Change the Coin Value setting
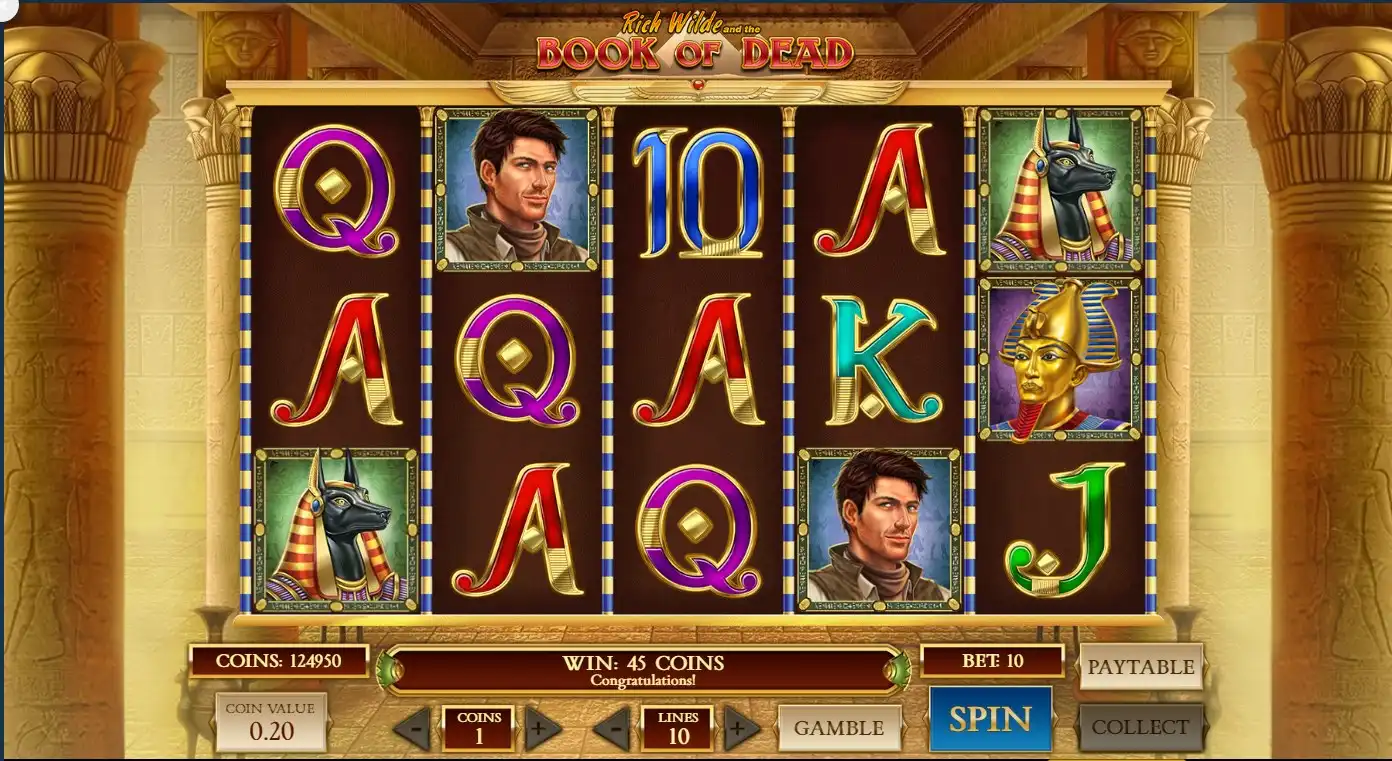The width and height of the screenshot is (1392, 761). coord(270,722)
